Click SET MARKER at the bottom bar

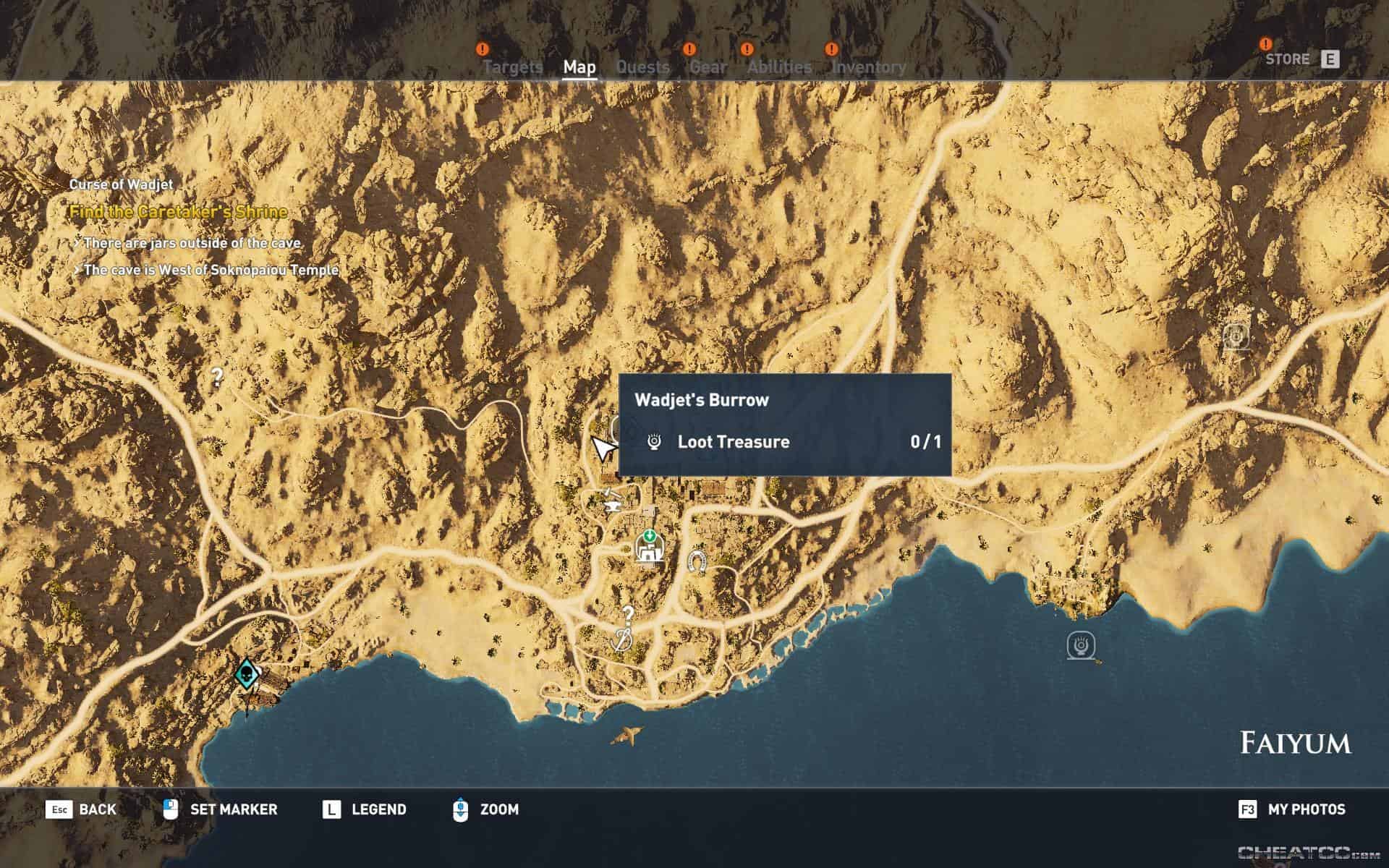232,809
